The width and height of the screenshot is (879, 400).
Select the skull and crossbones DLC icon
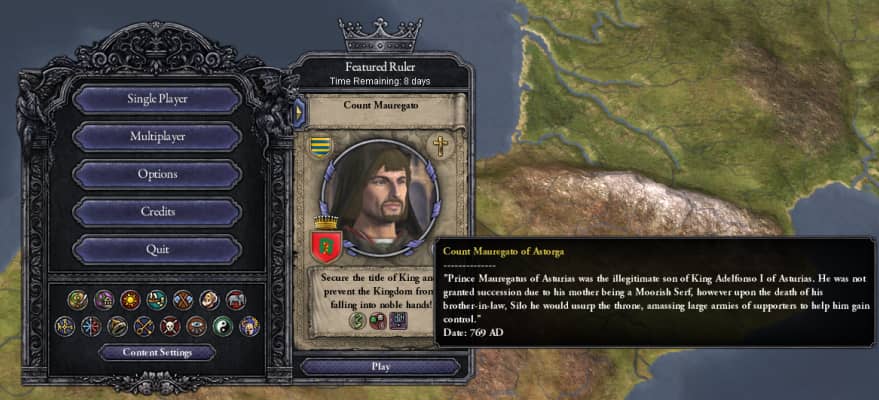(170, 325)
